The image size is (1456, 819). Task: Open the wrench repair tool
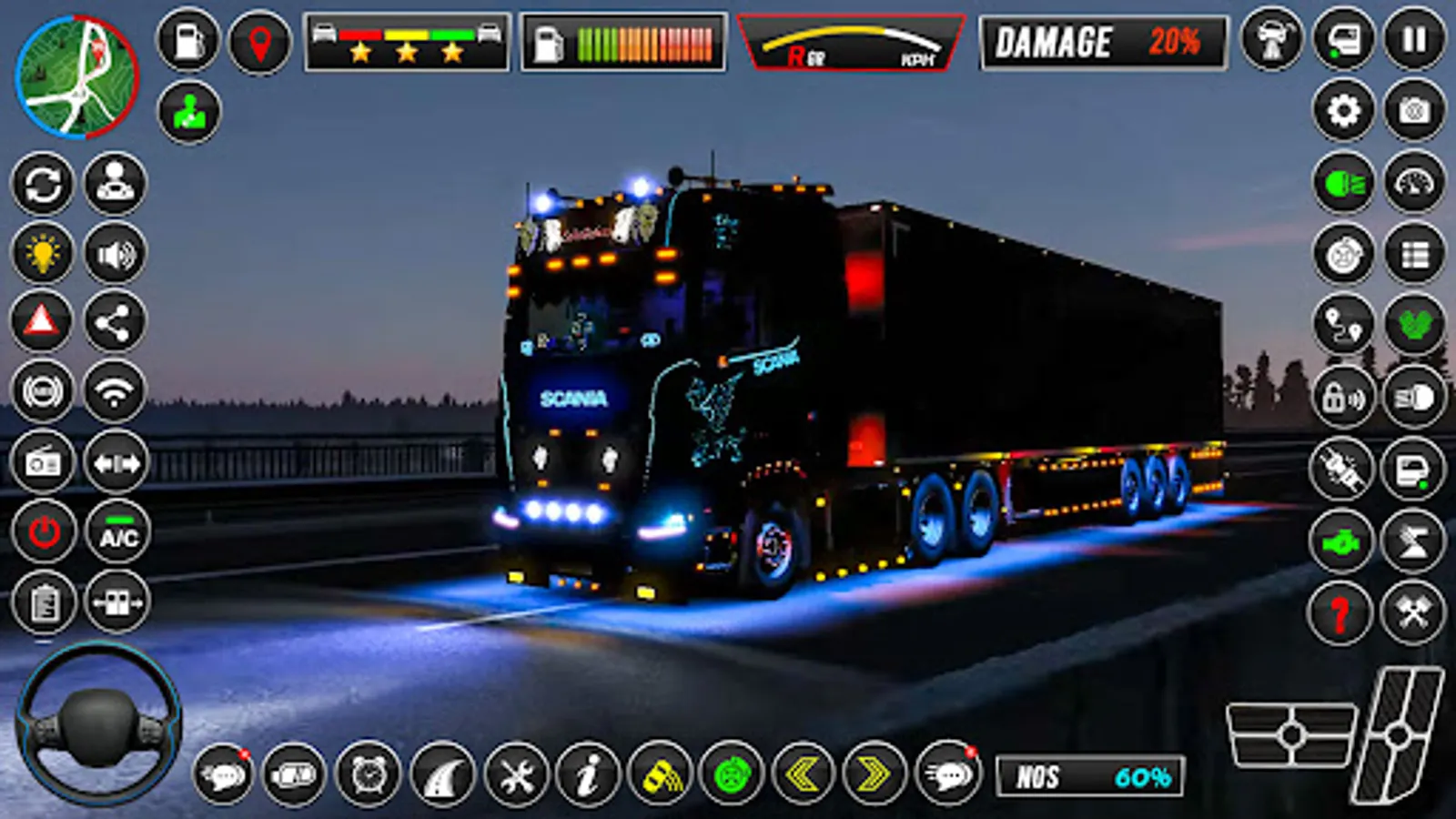point(515,775)
